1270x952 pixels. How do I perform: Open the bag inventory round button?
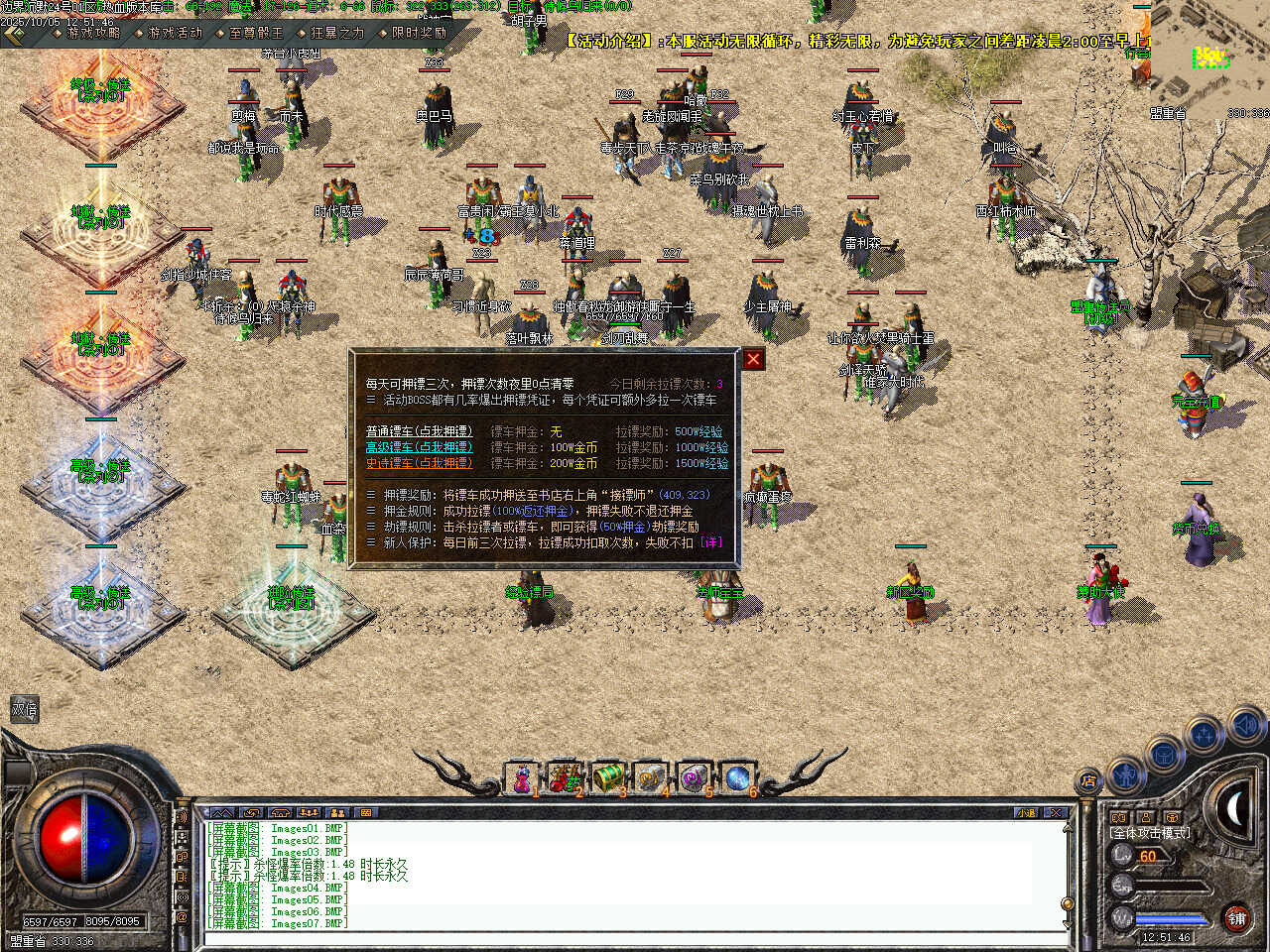(1163, 756)
